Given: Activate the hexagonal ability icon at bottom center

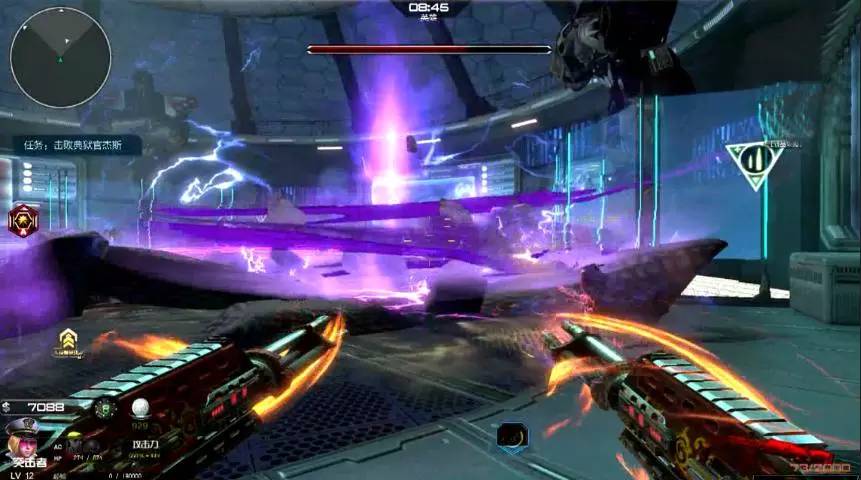Looking at the screenshot, I should point(512,436).
